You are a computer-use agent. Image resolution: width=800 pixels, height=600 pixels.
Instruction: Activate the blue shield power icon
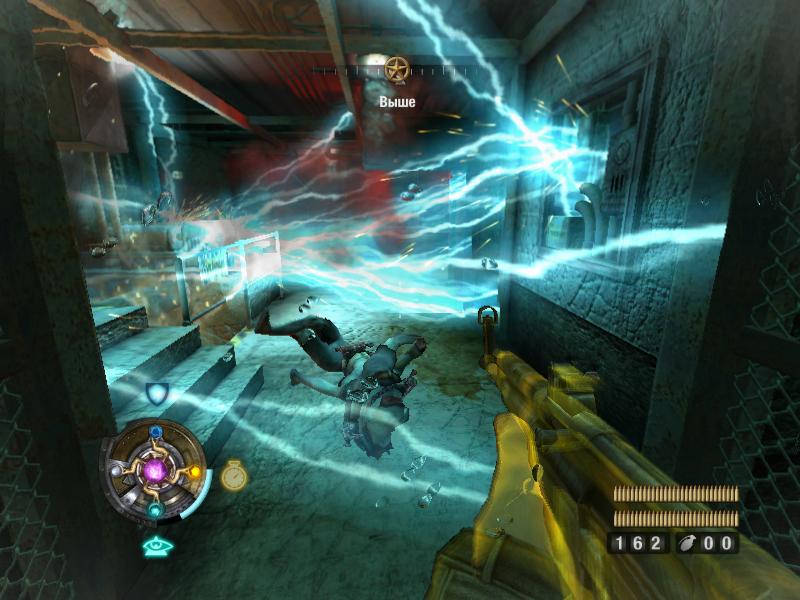point(156,393)
